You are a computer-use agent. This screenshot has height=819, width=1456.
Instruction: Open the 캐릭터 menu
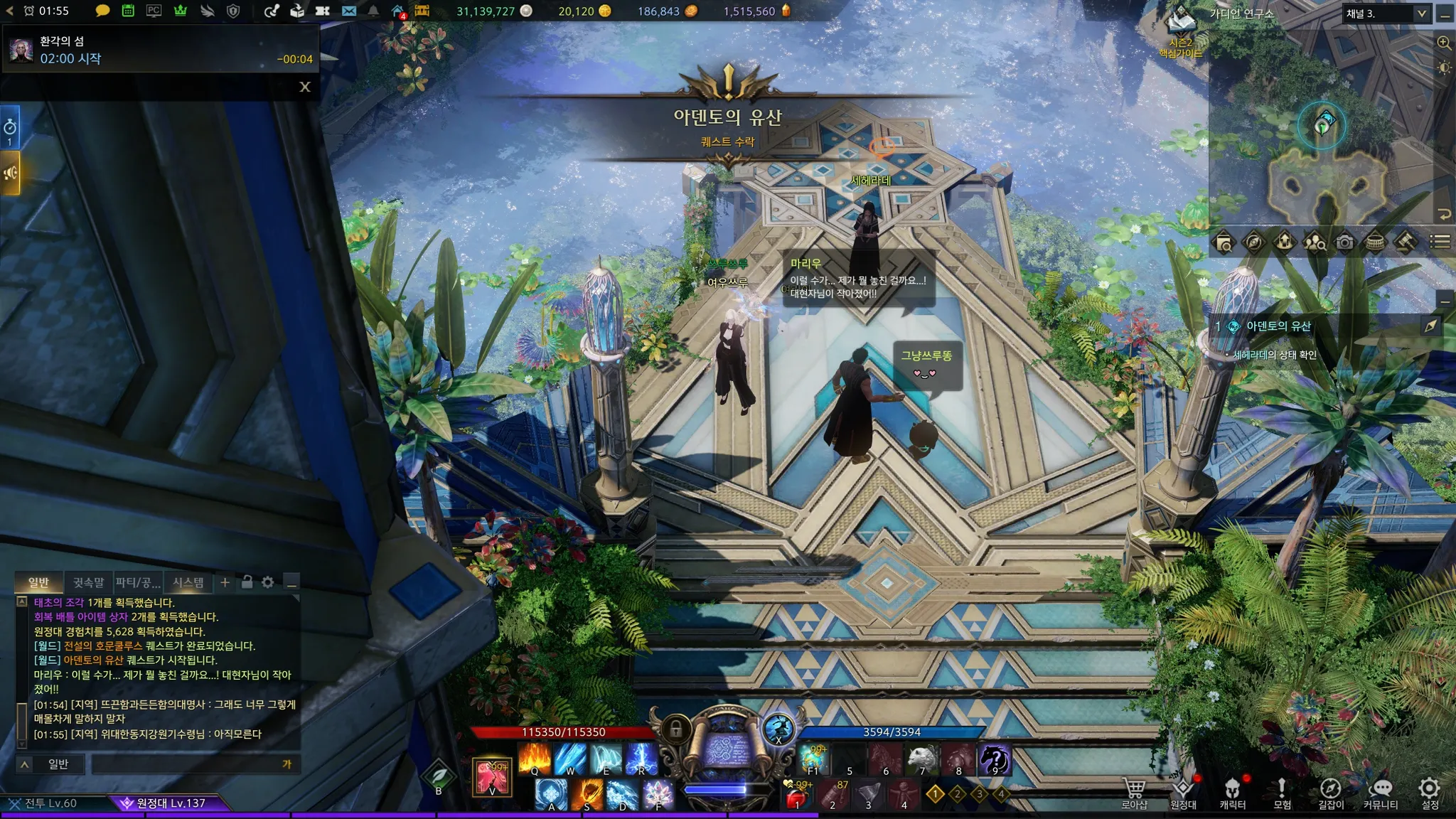(1232, 793)
